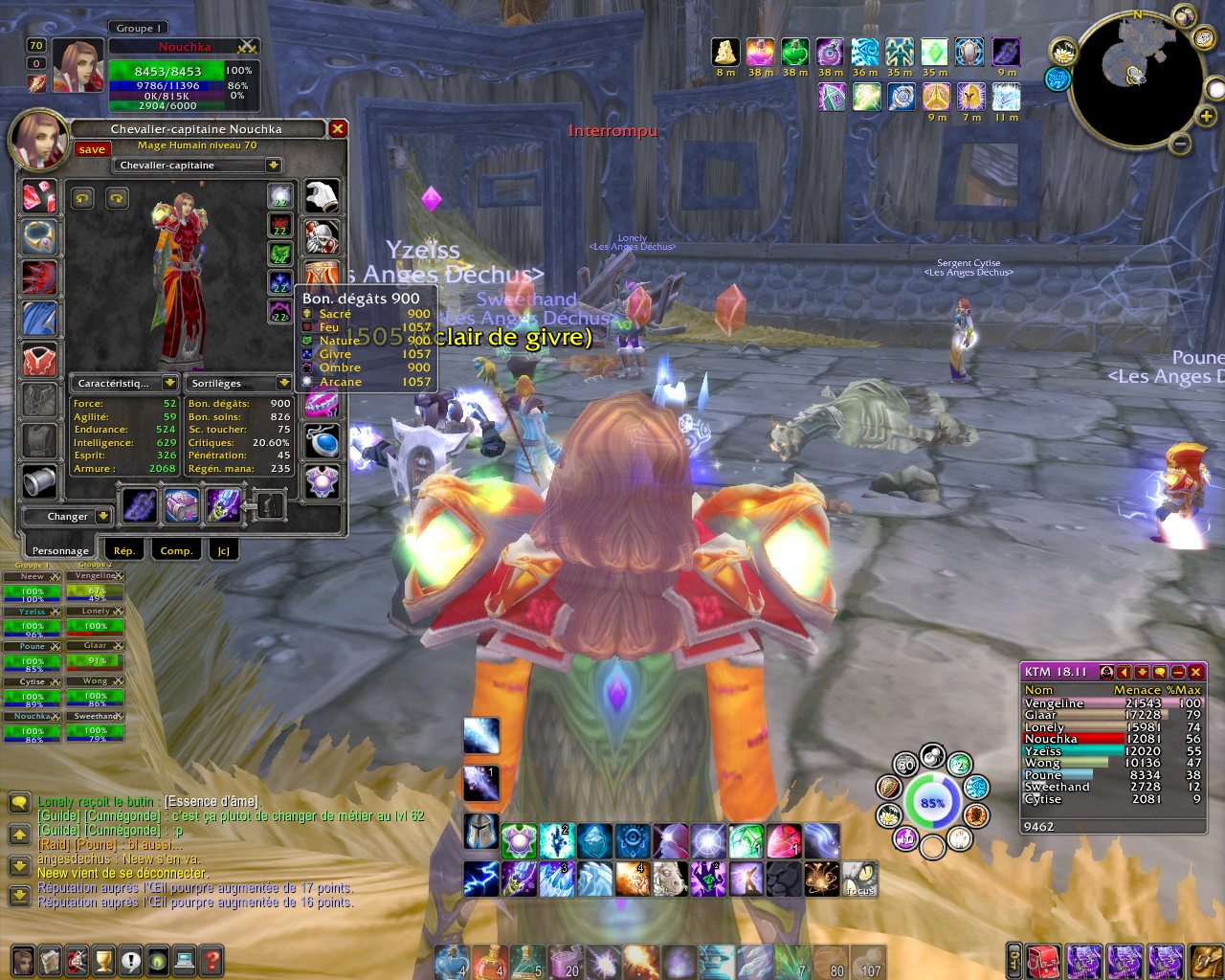Switch to the Comp. tab

coord(176,550)
